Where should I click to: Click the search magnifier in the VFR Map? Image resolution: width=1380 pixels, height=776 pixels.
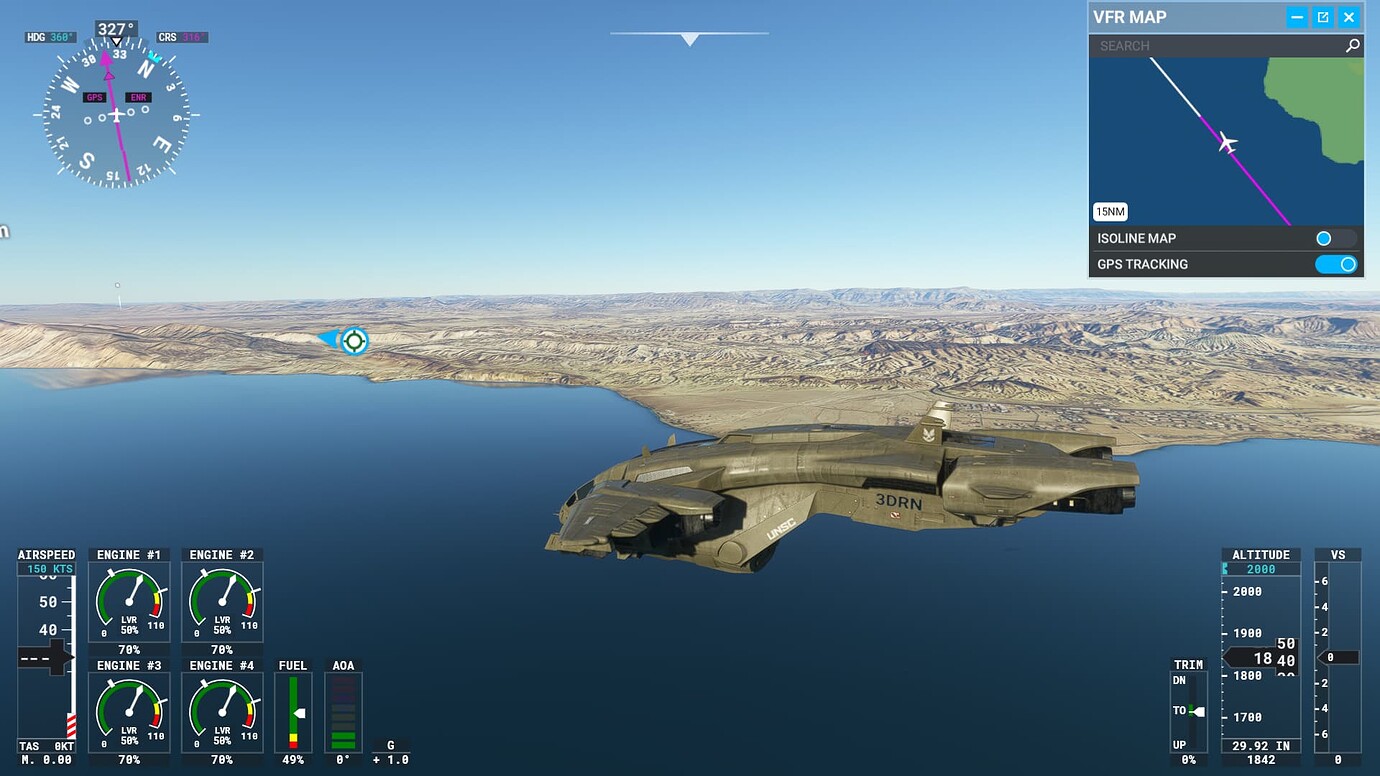(x=1352, y=45)
